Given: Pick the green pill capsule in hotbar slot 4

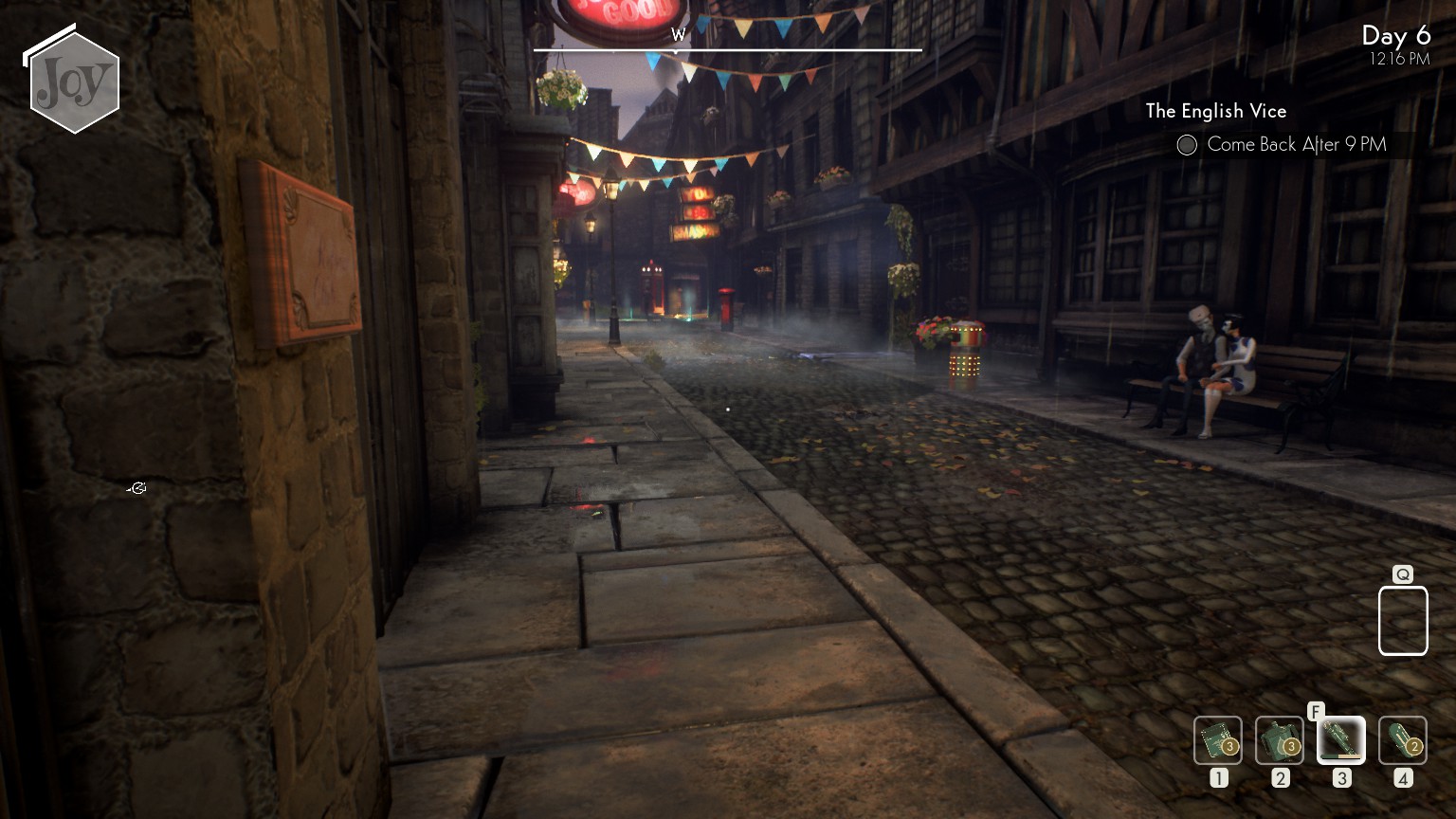Looking at the screenshot, I should (x=1402, y=740).
